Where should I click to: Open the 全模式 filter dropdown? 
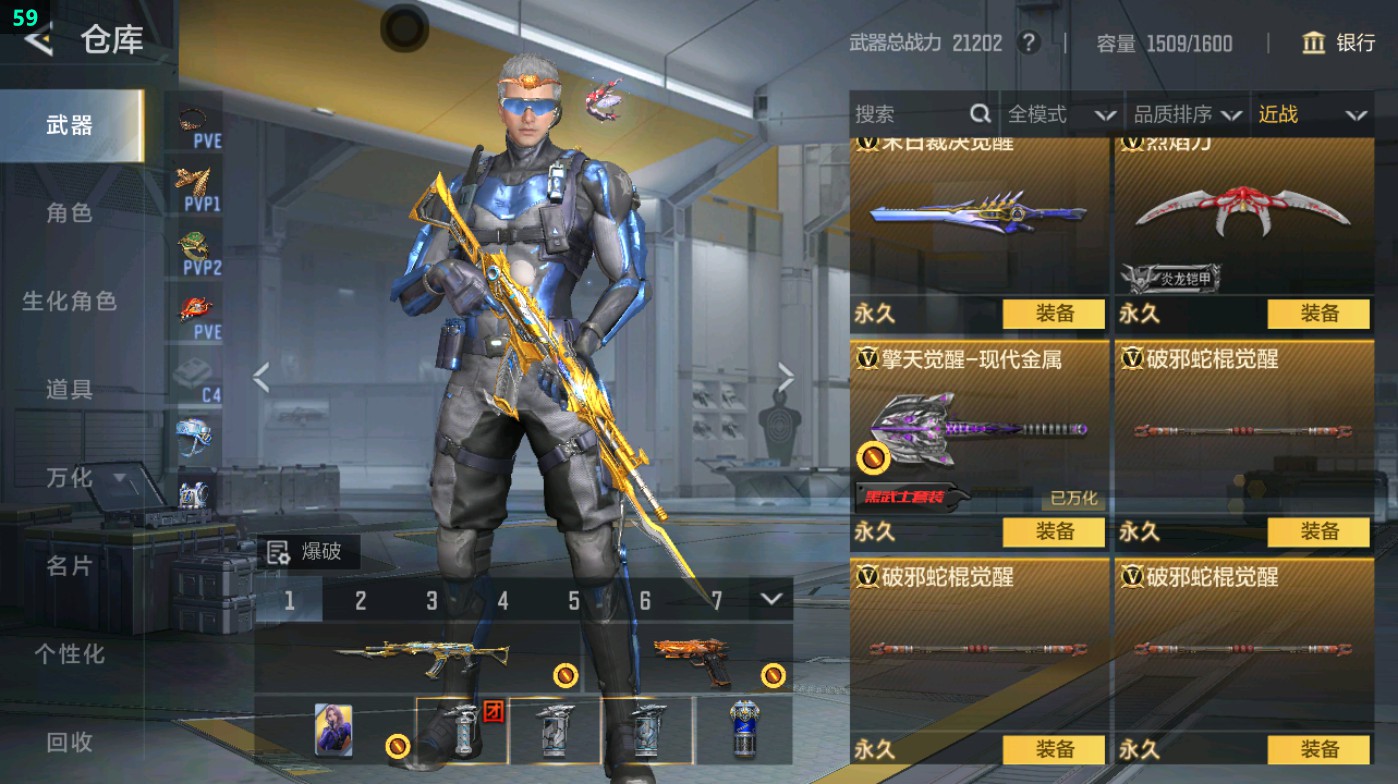point(1060,114)
